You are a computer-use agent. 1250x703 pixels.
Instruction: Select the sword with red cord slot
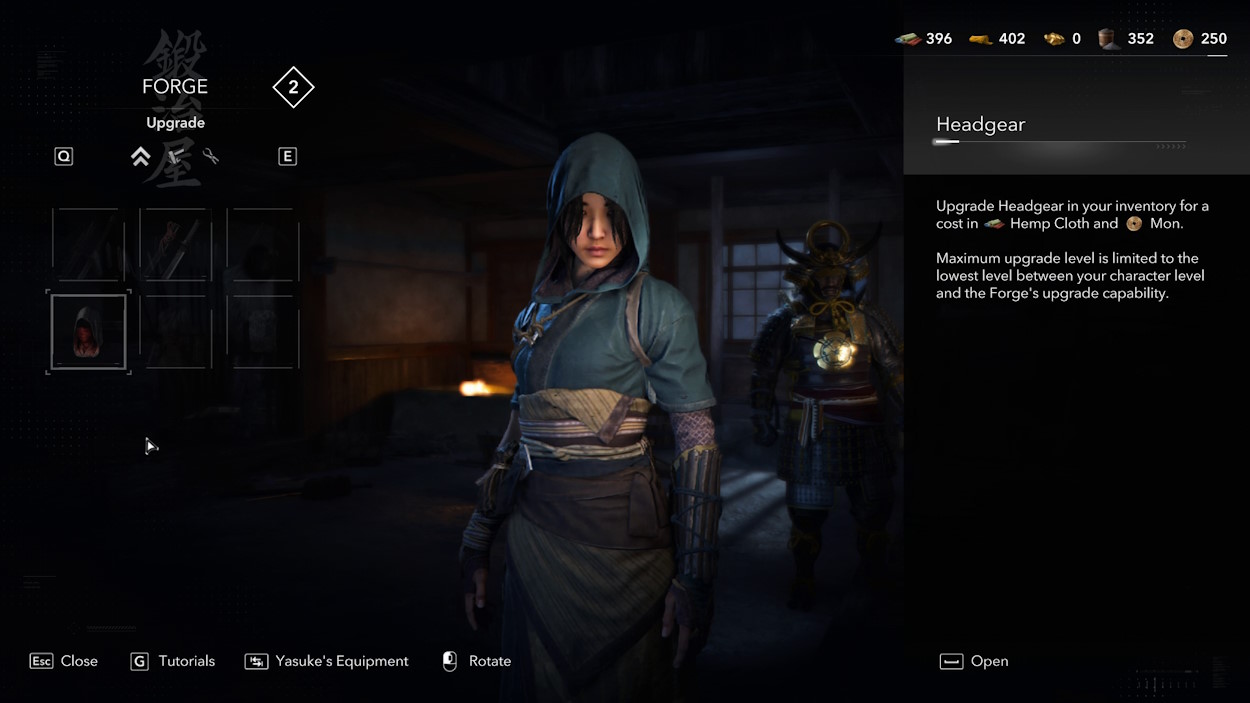click(175, 245)
